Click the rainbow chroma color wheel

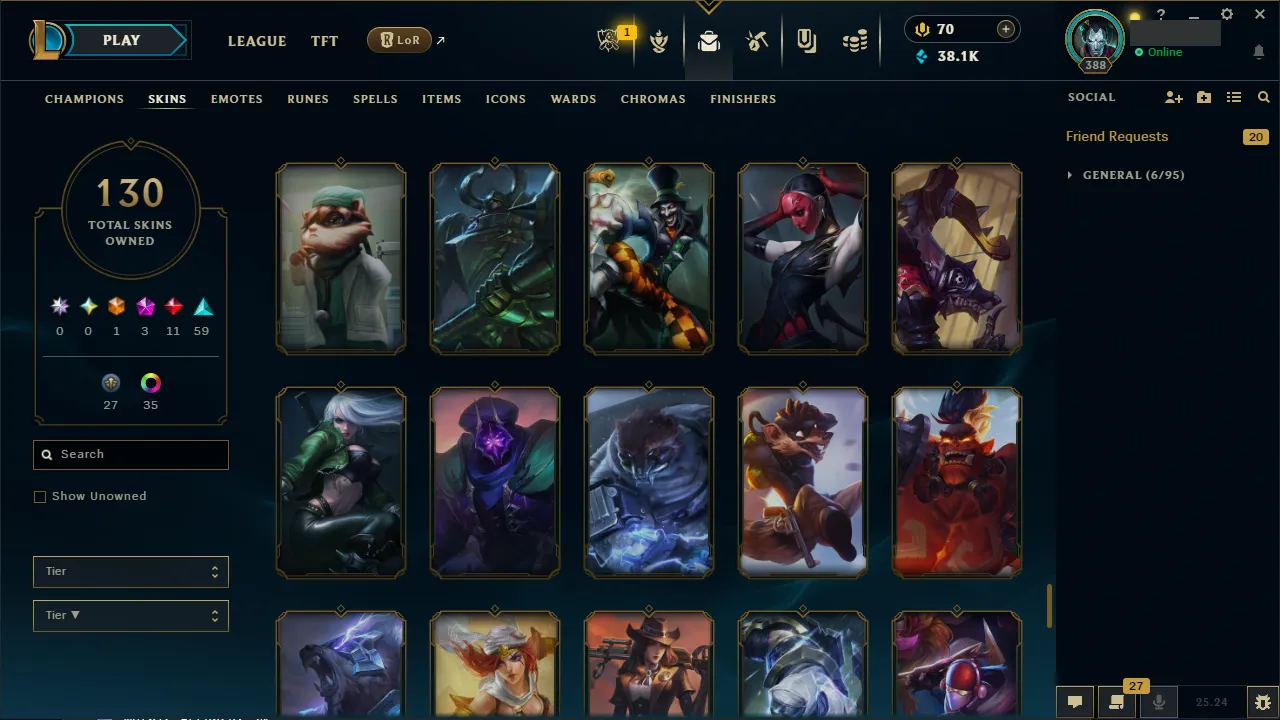150,382
